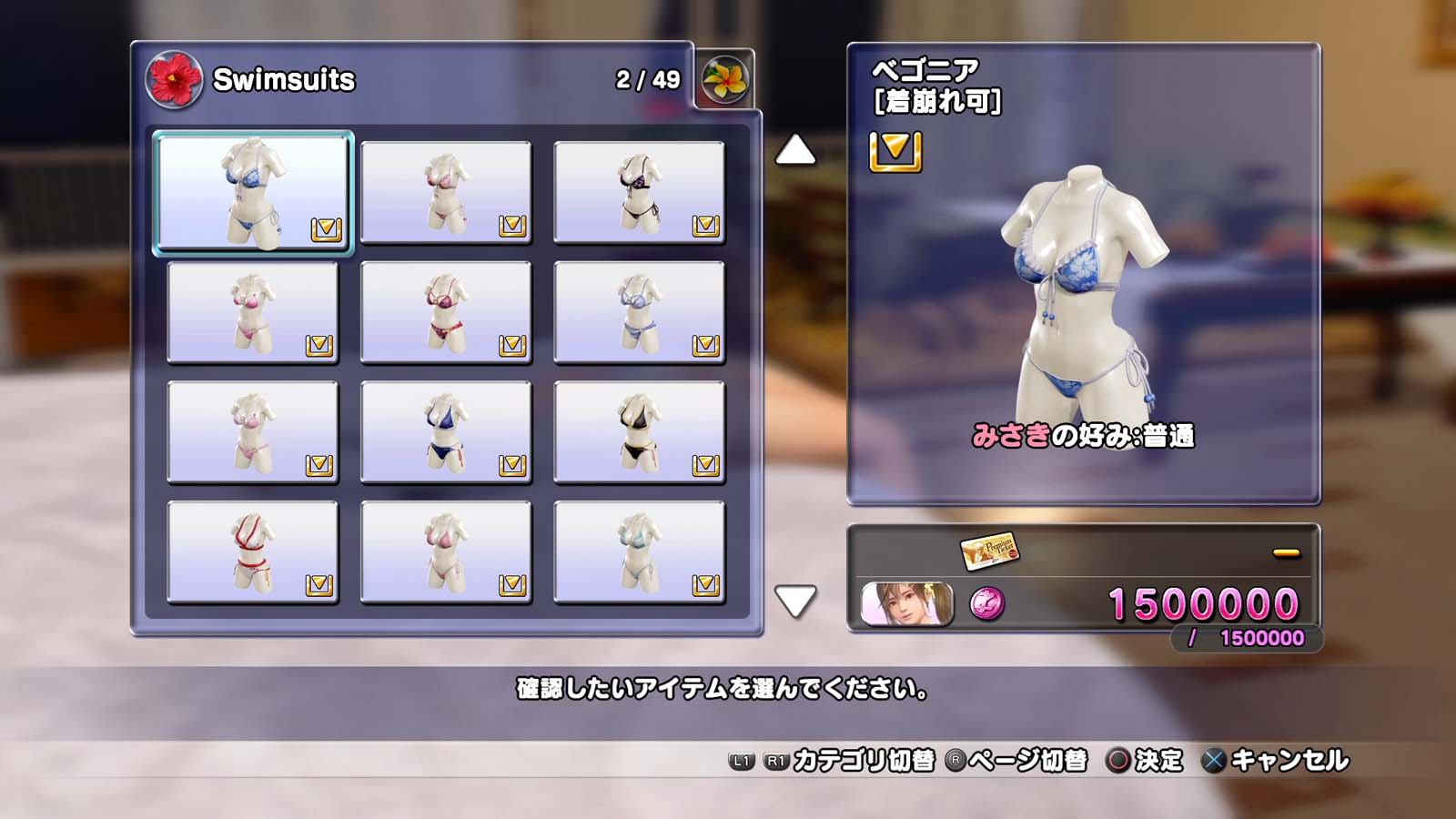Screen dimensions: 1456x819
Task: Click the white down arrow for next page
Action: [x=794, y=601]
